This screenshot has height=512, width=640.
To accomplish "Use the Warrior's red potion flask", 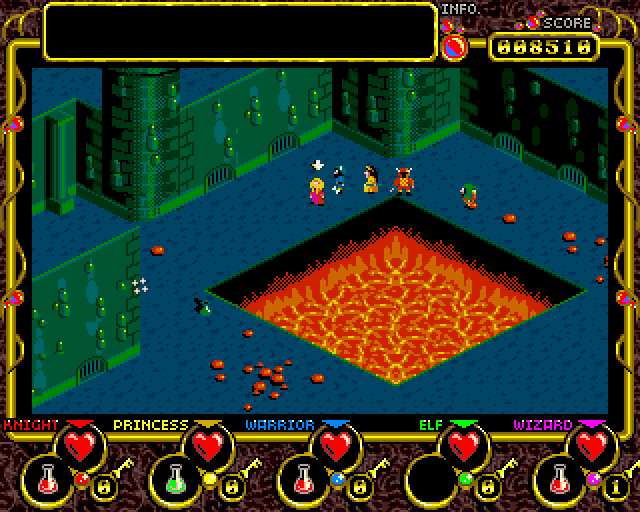I will [x=307, y=480].
